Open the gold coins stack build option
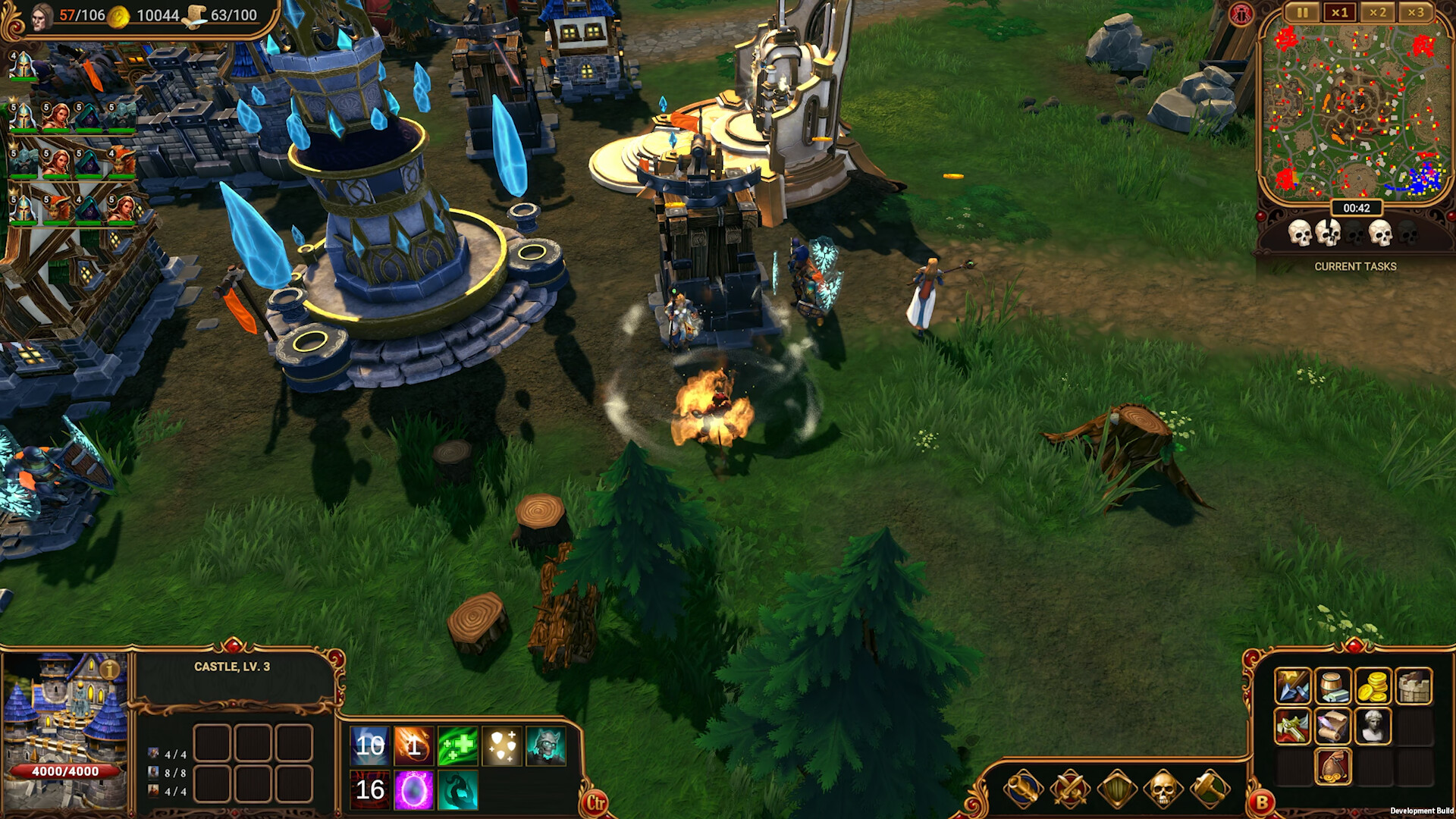The width and height of the screenshot is (1456, 819). pos(1373,687)
